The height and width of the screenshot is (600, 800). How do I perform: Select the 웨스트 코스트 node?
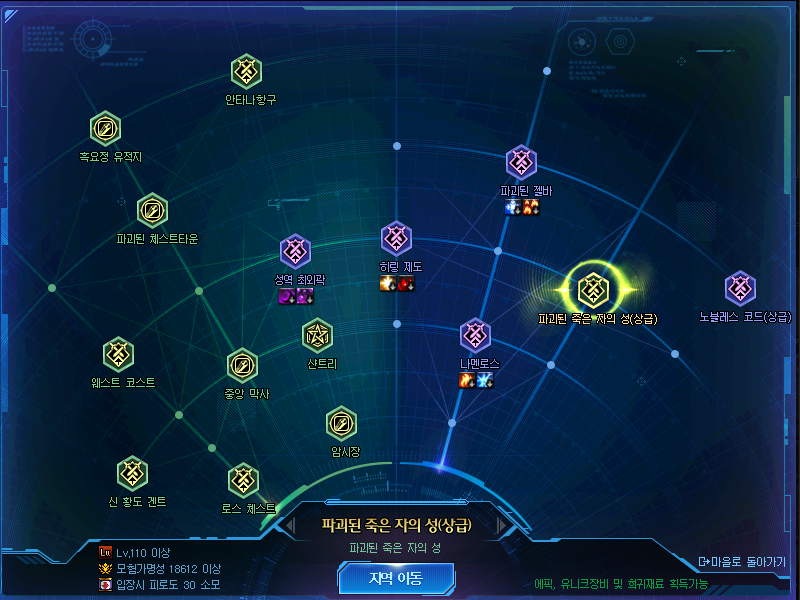click(x=119, y=353)
